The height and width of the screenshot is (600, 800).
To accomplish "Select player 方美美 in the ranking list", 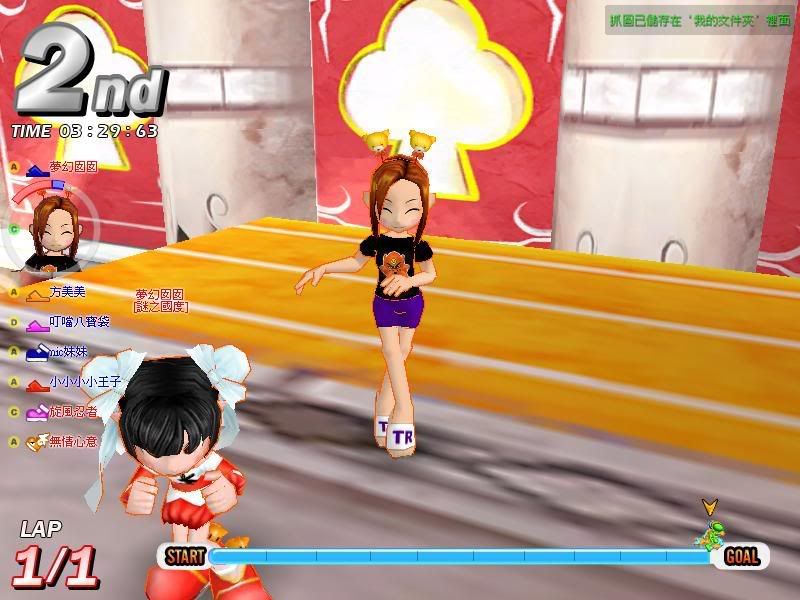I will pyautogui.click(x=68, y=292).
